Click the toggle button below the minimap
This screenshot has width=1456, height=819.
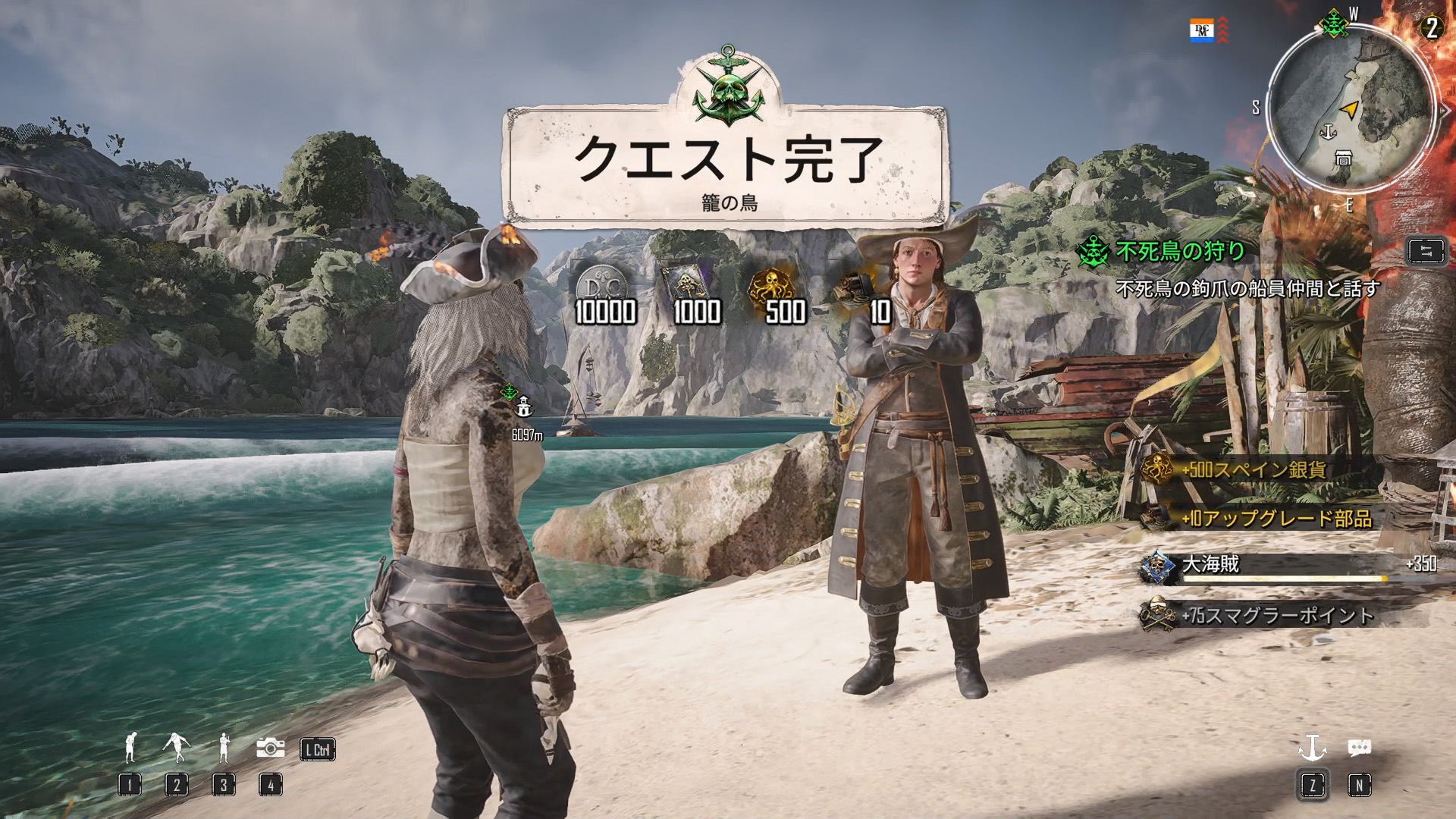click(x=1426, y=252)
